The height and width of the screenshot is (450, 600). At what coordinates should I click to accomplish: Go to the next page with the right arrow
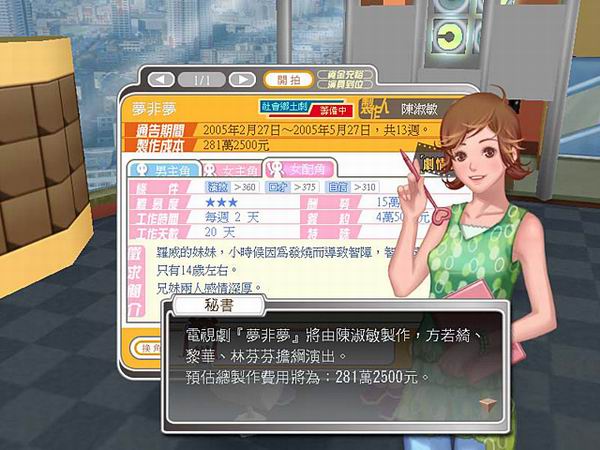241,79
